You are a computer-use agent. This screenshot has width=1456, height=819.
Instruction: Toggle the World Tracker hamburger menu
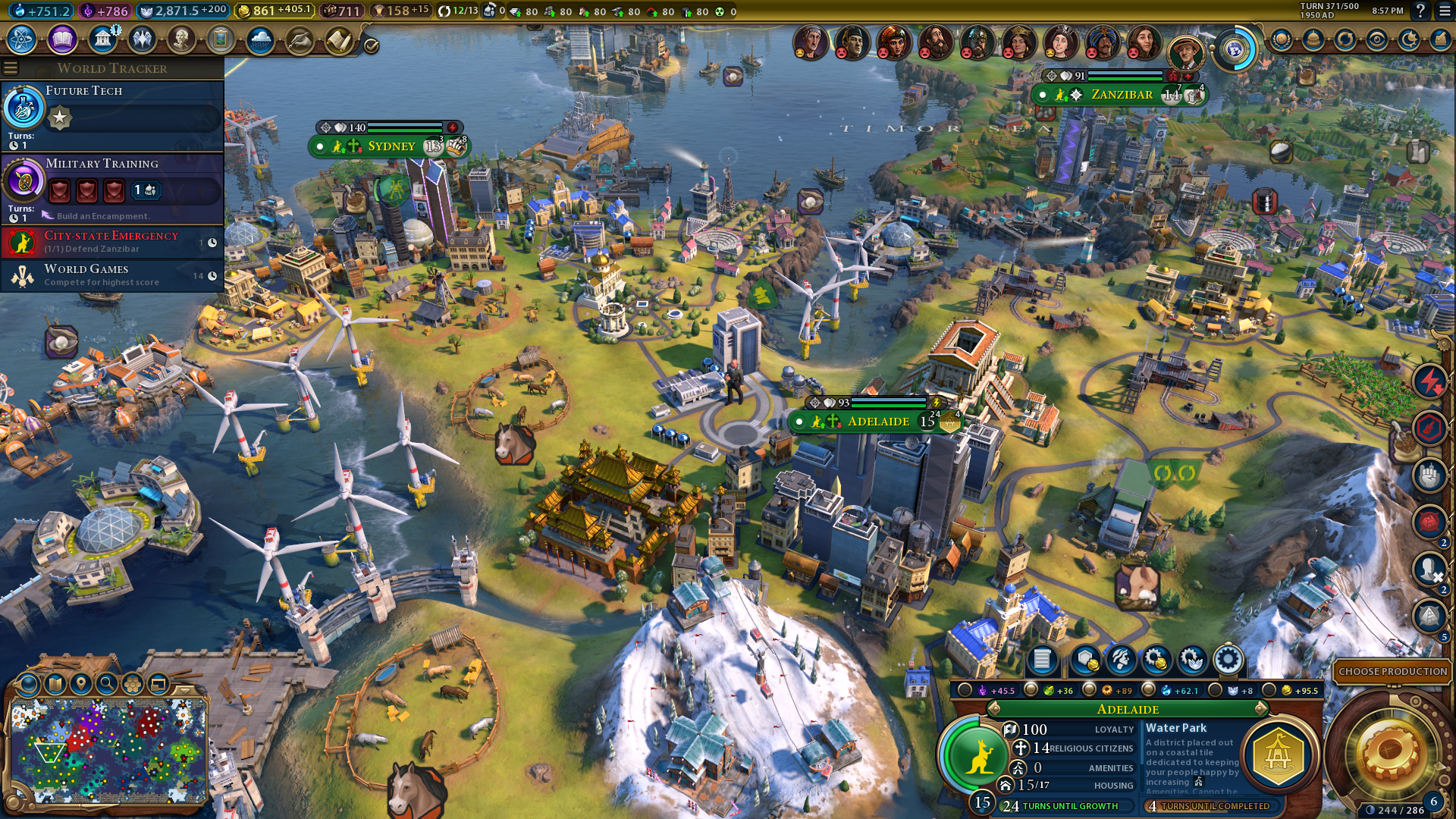(x=11, y=68)
